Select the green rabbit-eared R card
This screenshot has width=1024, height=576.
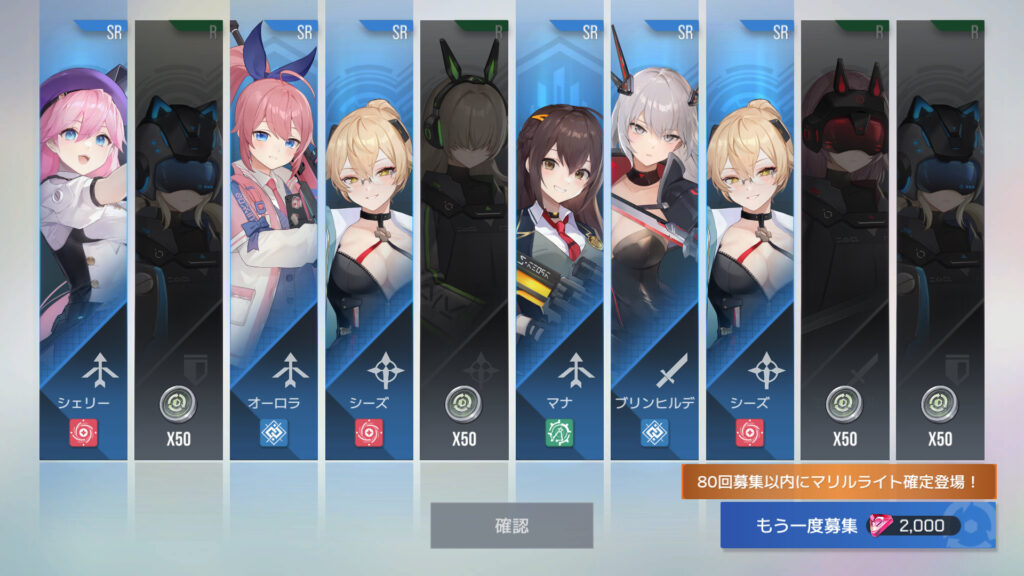(x=464, y=240)
